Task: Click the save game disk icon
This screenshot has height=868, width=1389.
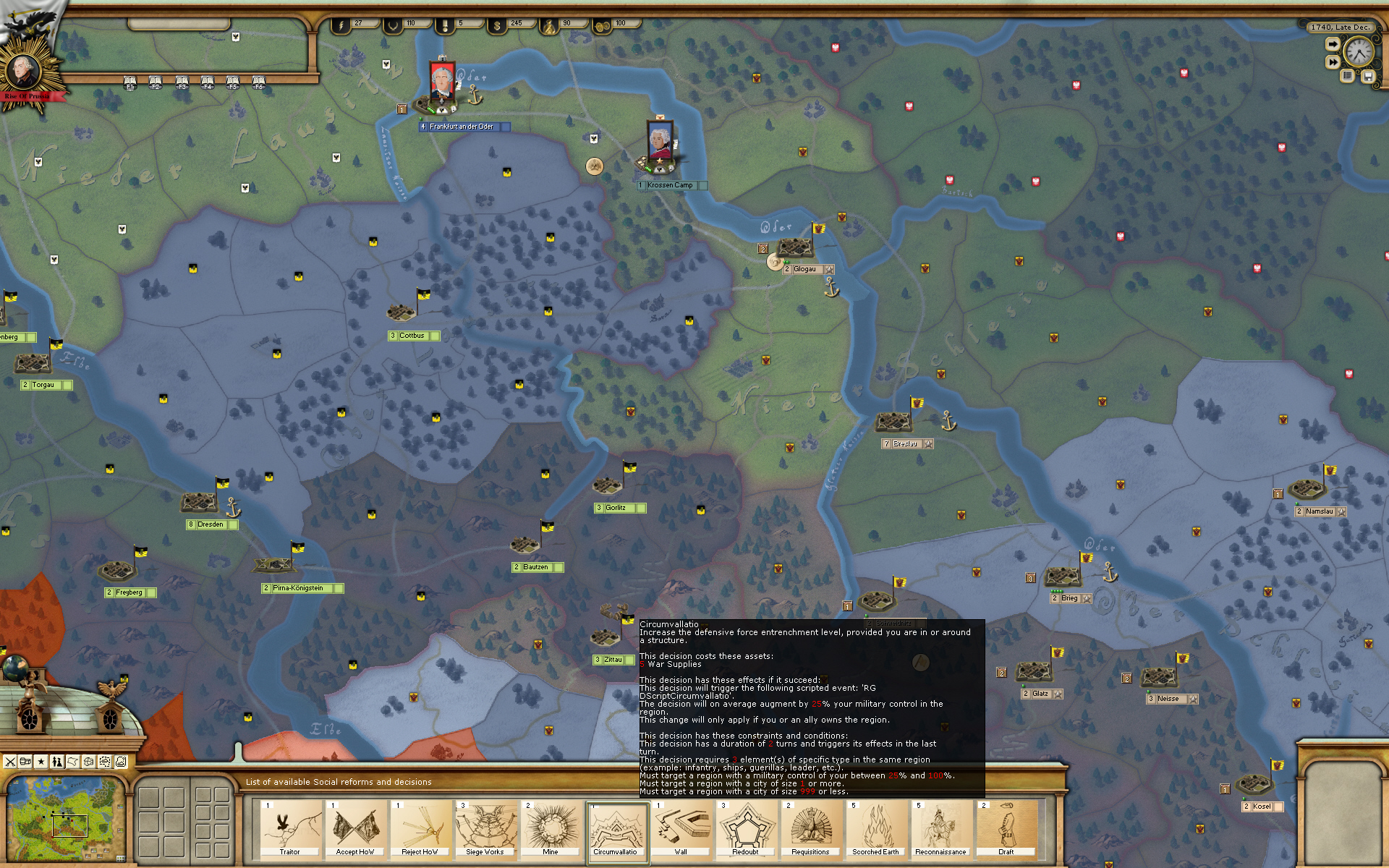Action: [x=1368, y=76]
